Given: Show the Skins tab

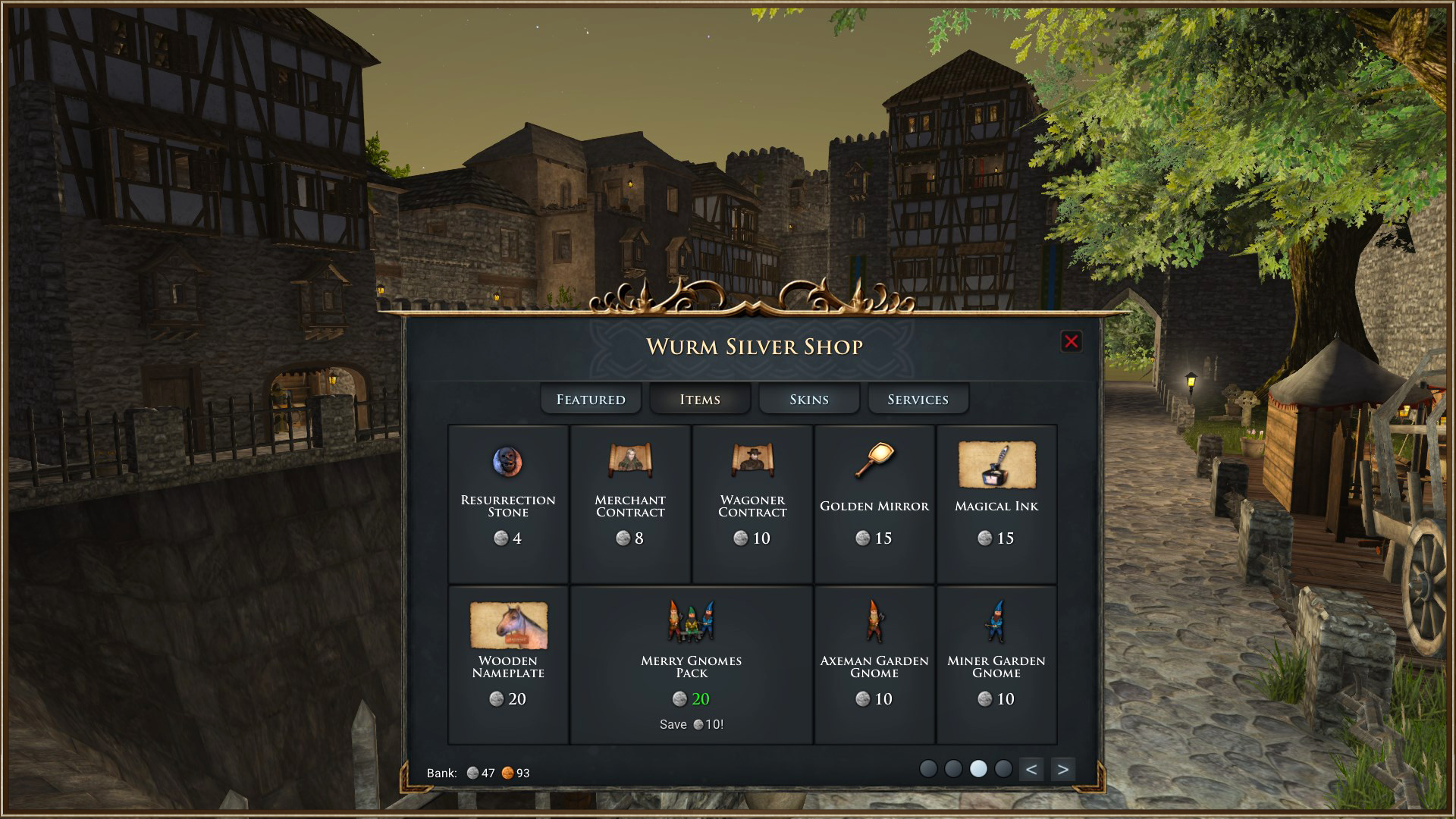Looking at the screenshot, I should [x=809, y=399].
